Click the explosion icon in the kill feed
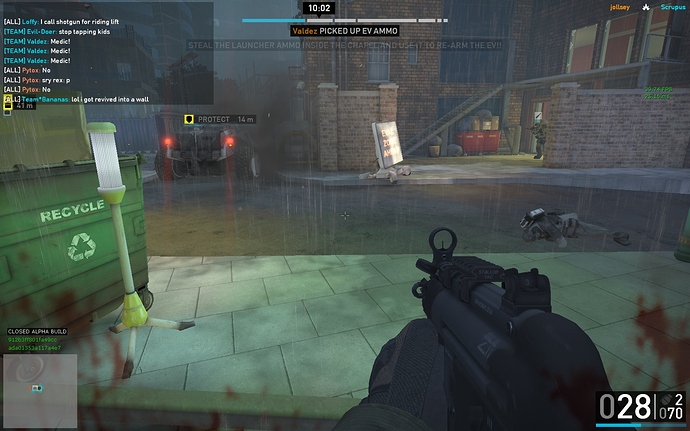Viewport: 690px width, 431px height. [x=647, y=7]
